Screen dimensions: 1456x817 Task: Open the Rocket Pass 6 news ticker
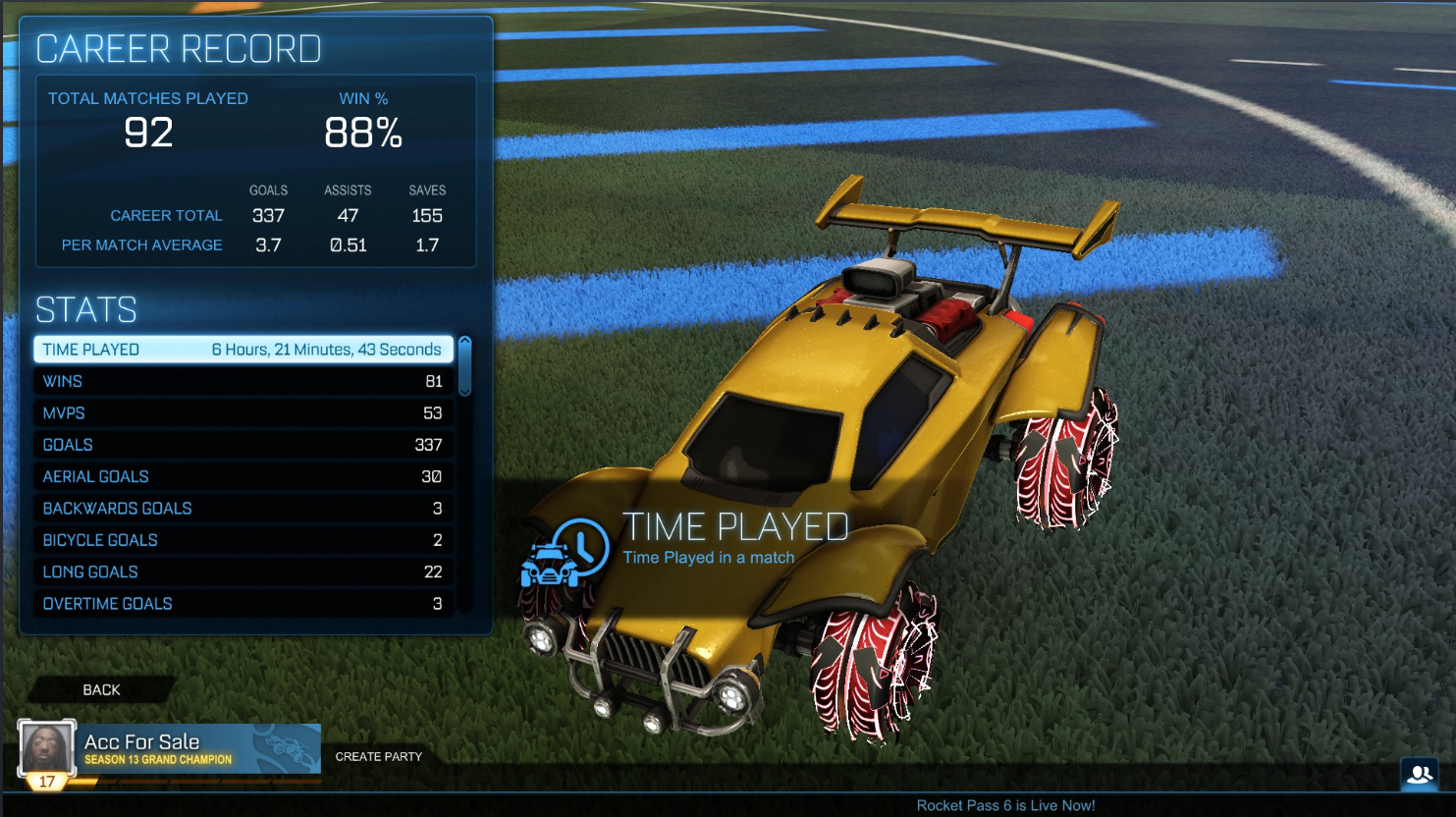coord(1005,805)
